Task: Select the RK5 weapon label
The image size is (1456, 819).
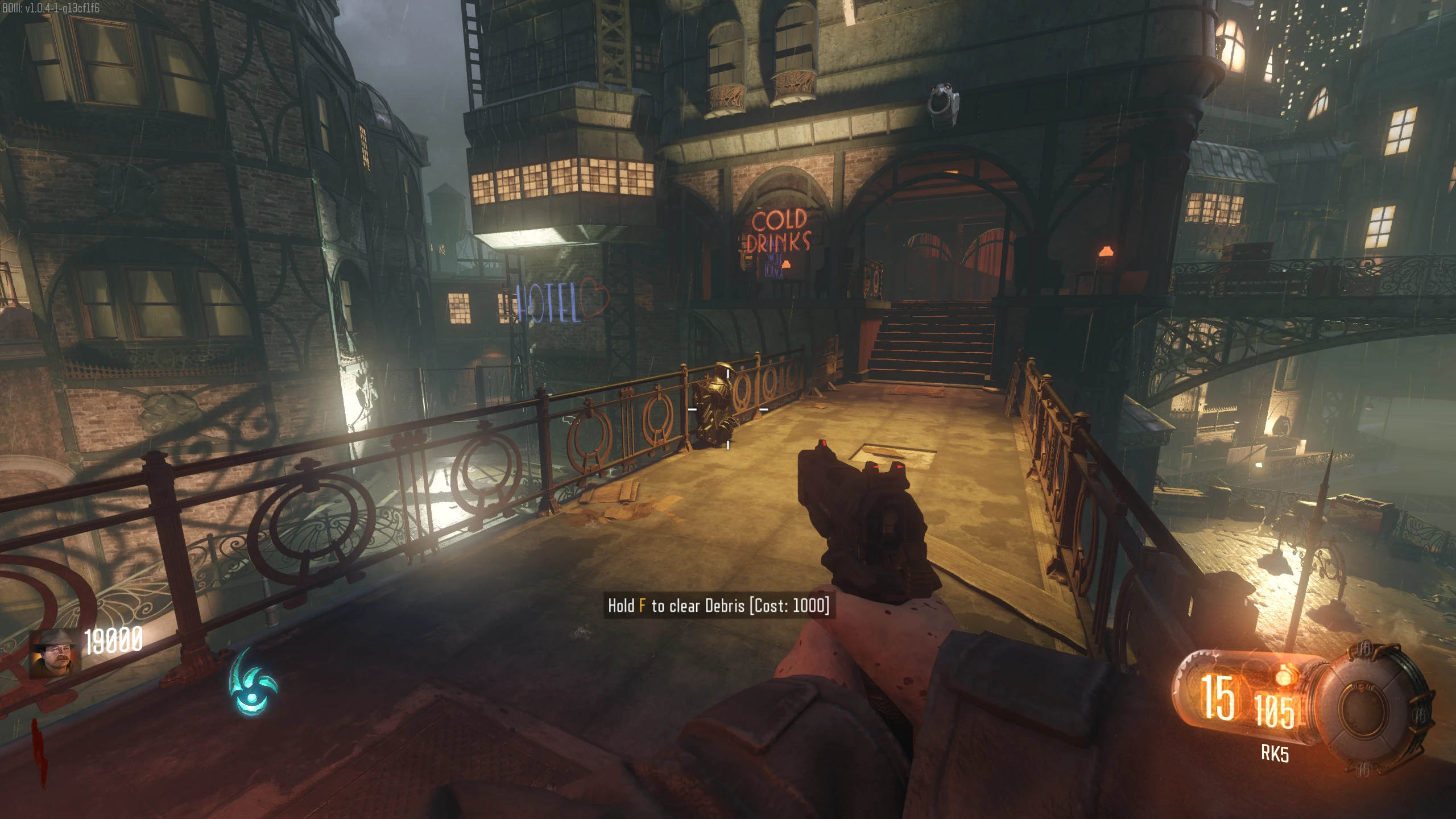Action: pyautogui.click(x=1275, y=754)
